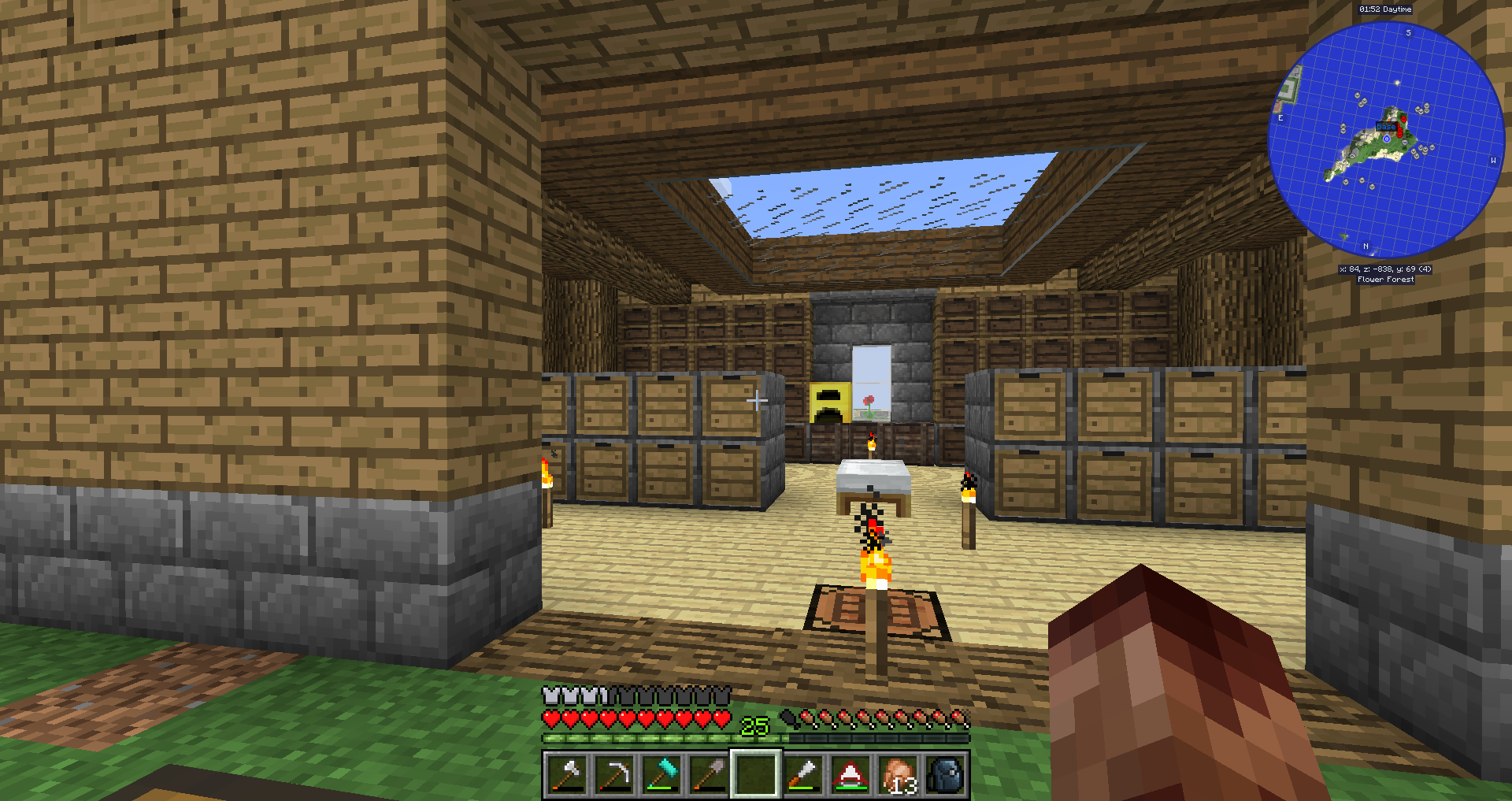Pick the knife with orange handle
This screenshot has height=801, width=1512.
click(x=803, y=774)
